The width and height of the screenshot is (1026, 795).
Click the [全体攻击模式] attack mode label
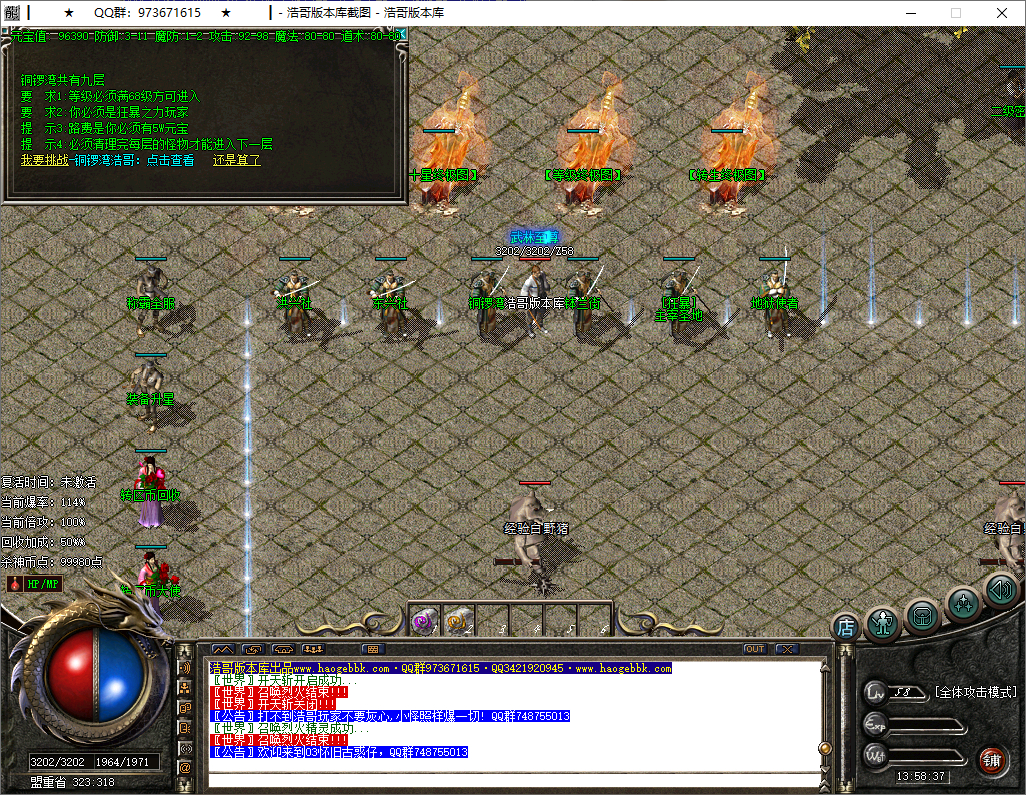974,692
